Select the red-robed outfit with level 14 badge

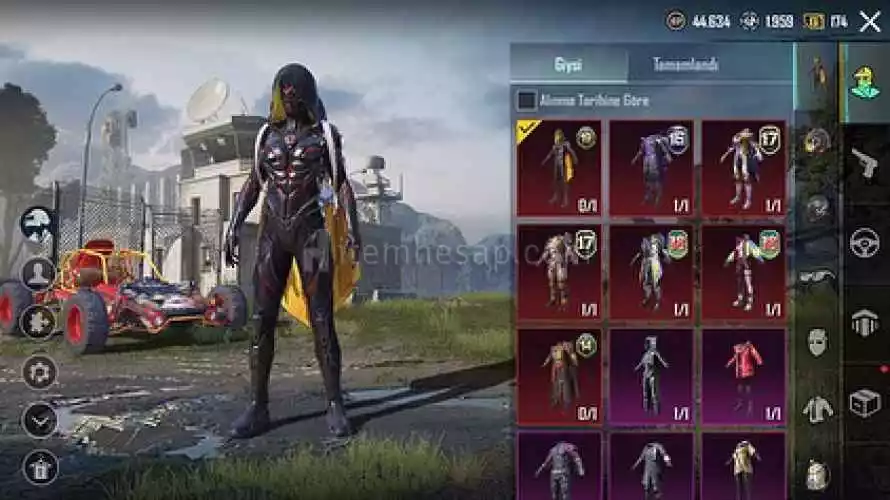point(559,371)
